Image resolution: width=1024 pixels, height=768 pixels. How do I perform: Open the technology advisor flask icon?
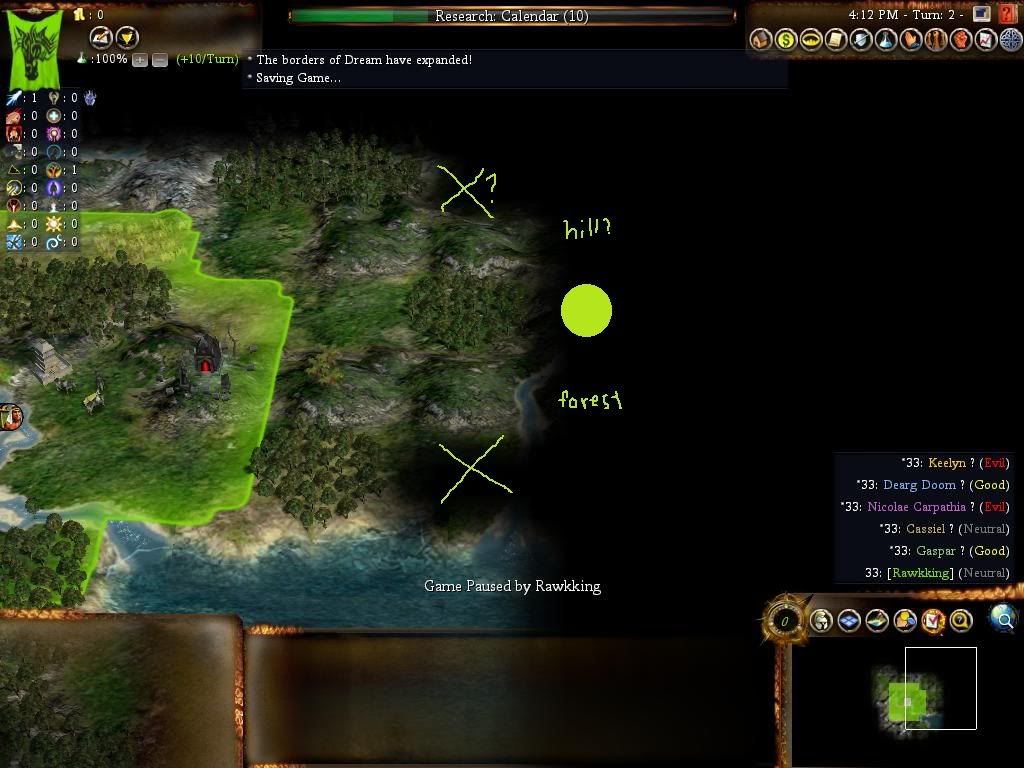click(886, 40)
